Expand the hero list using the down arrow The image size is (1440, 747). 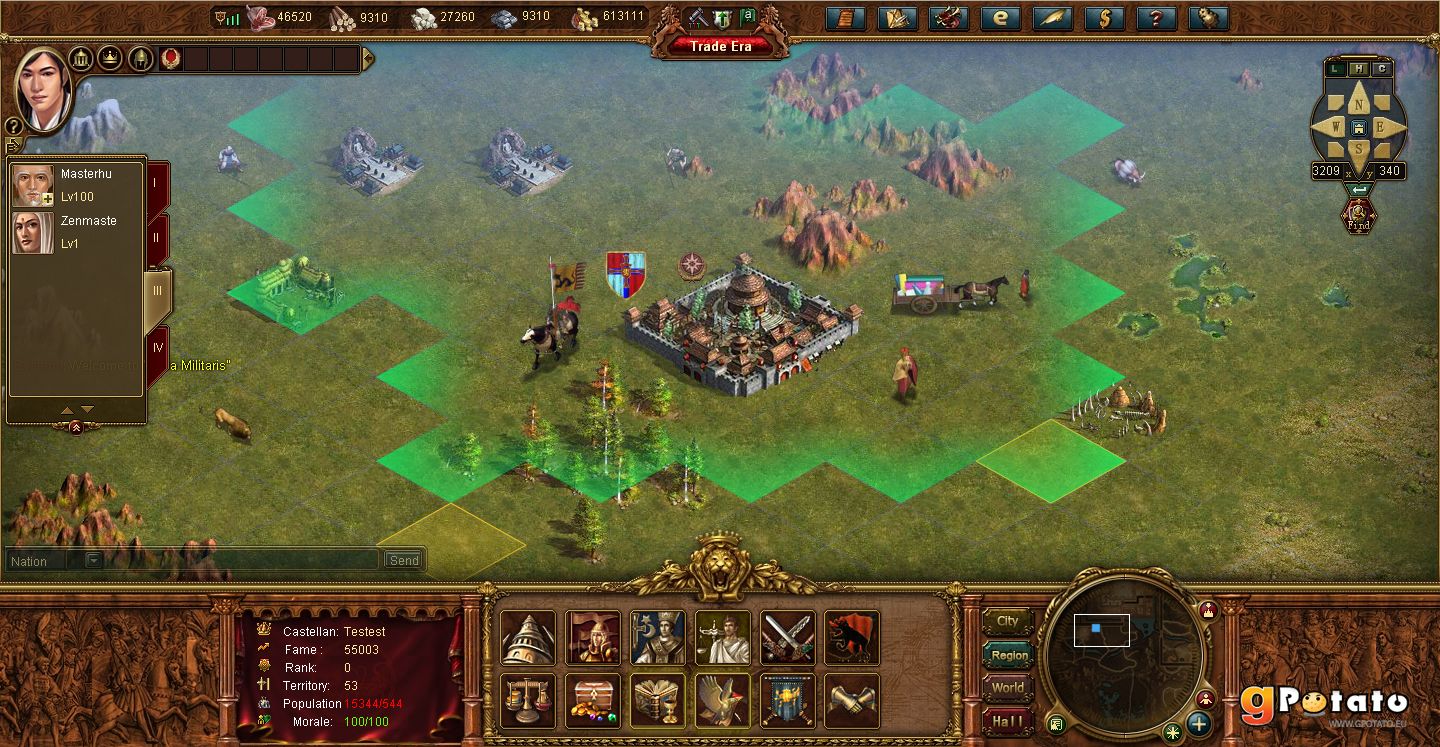[x=86, y=409]
